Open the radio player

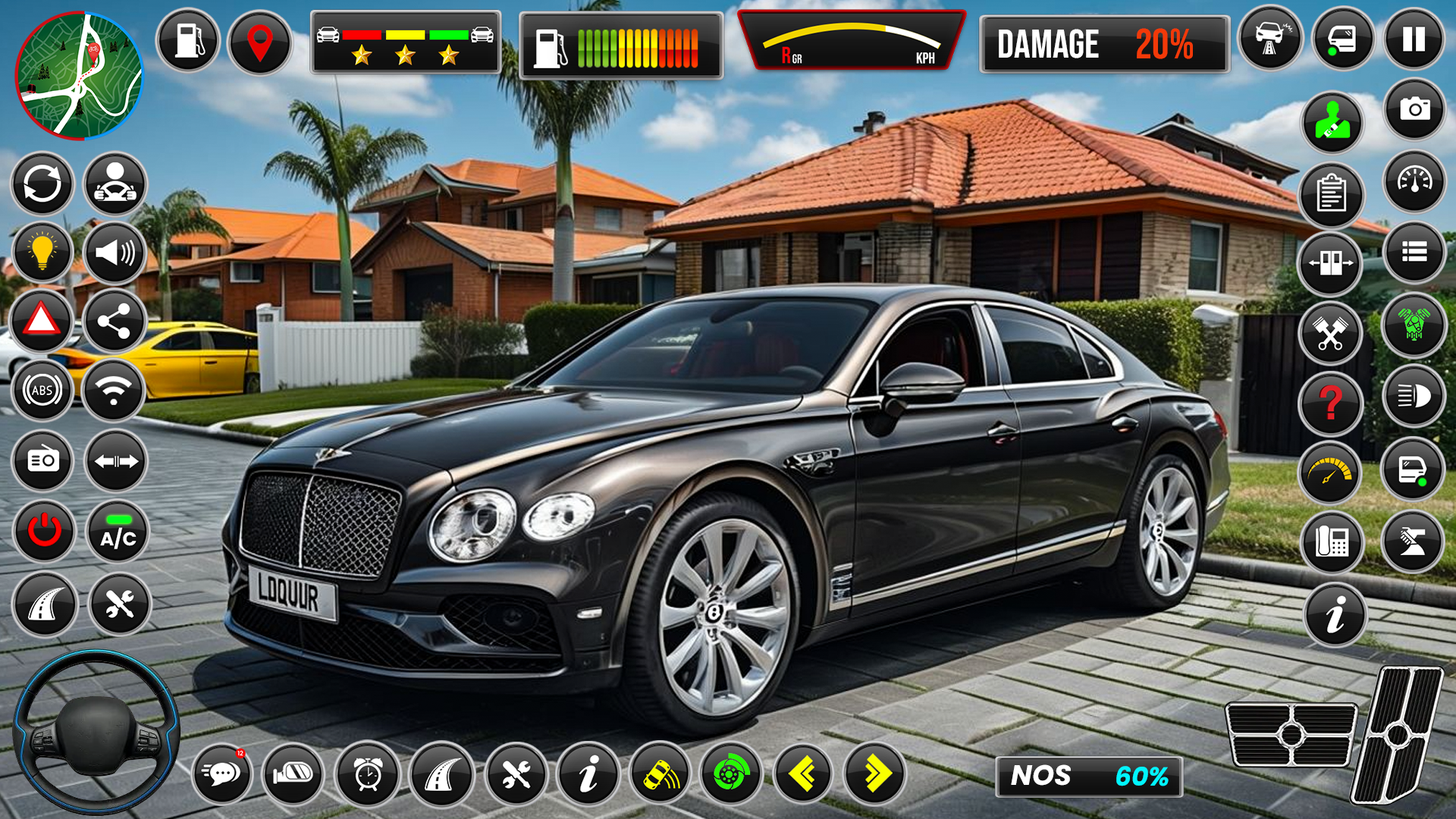pyautogui.click(x=42, y=461)
